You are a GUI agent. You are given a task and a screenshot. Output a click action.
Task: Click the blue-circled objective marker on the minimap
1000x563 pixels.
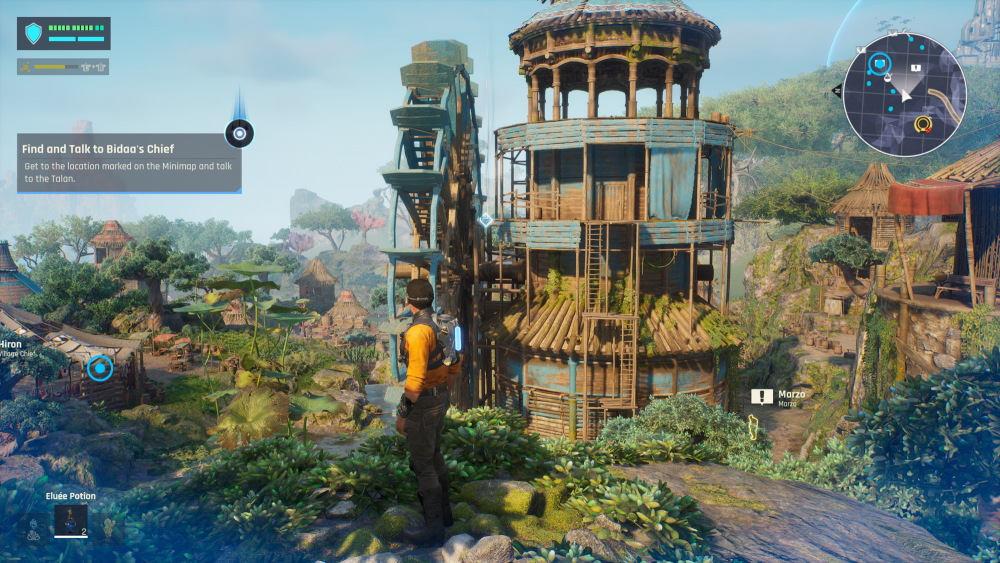pyautogui.click(x=880, y=65)
